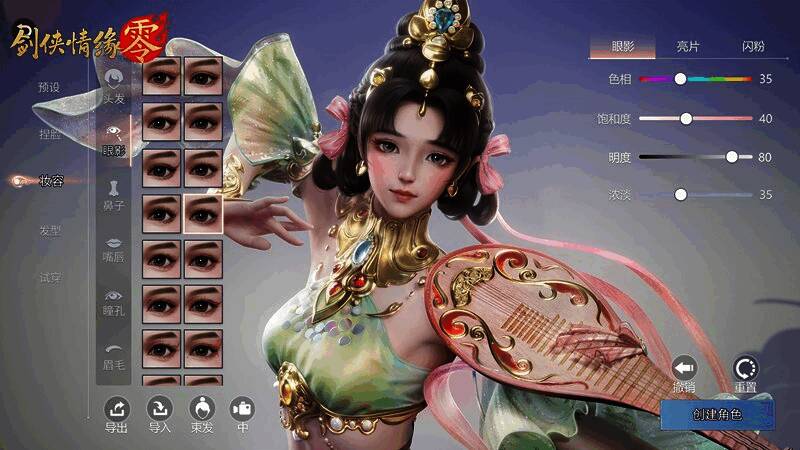Open the 捏脸 face sculpt menu

click(49, 133)
